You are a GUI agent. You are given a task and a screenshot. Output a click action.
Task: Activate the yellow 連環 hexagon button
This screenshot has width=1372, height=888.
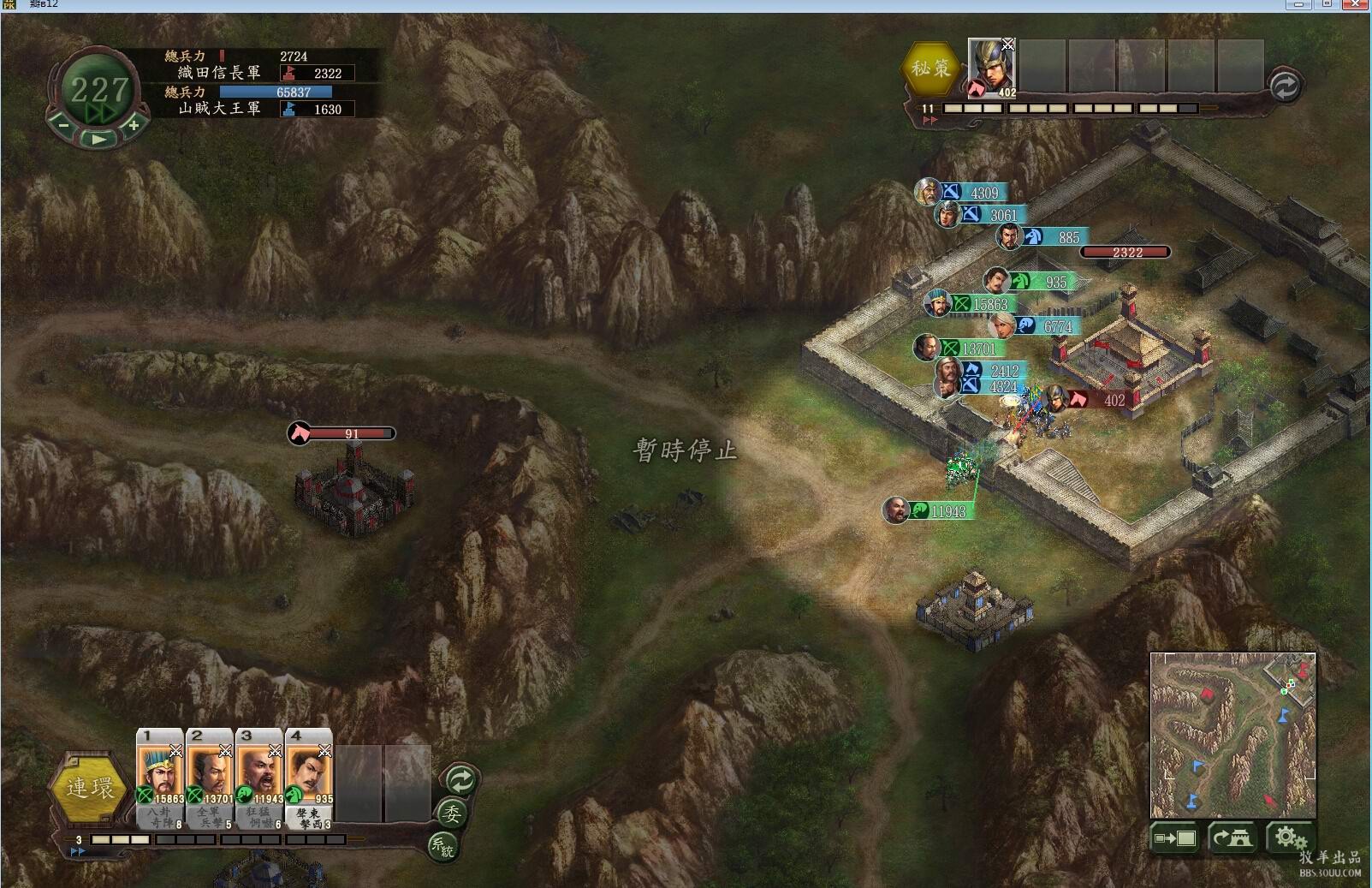pyautogui.click(x=90, y=788)
